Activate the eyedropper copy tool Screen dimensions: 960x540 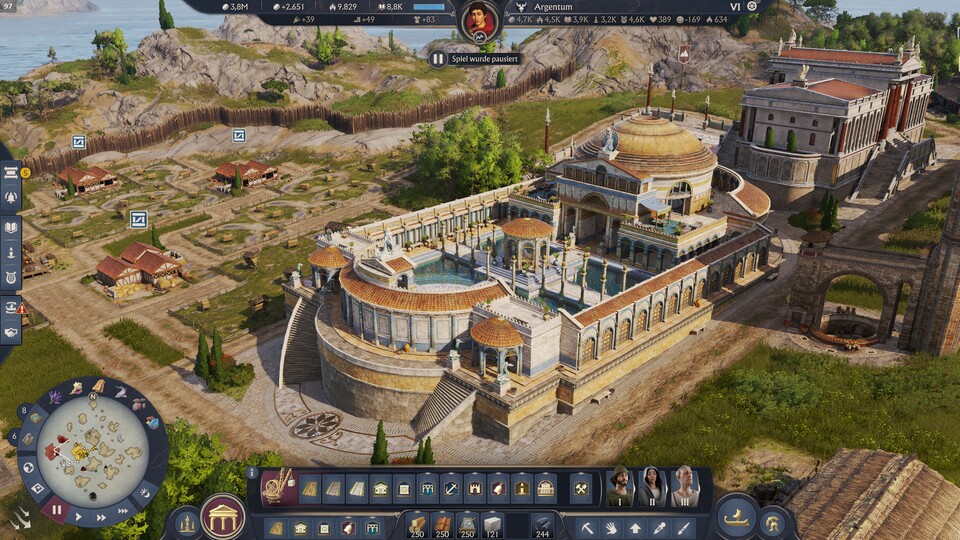(658, 527)
